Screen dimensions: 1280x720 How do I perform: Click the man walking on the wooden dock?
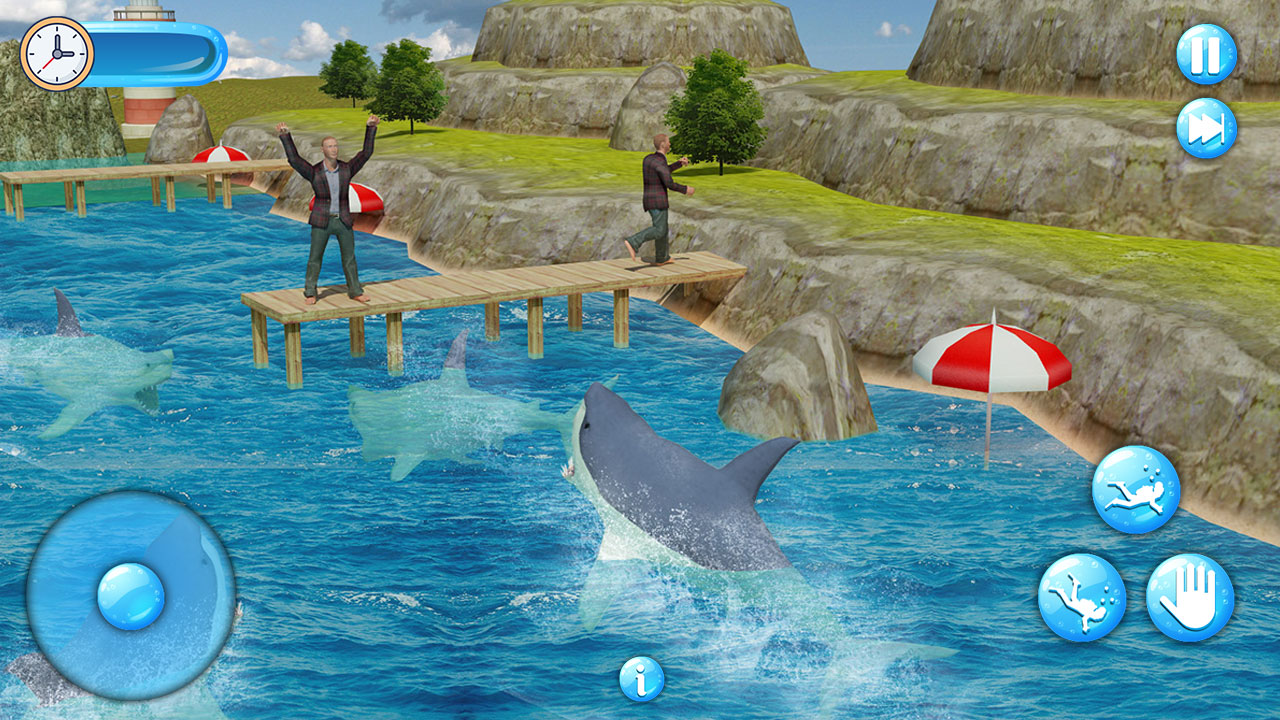click(x=660, y=195)
